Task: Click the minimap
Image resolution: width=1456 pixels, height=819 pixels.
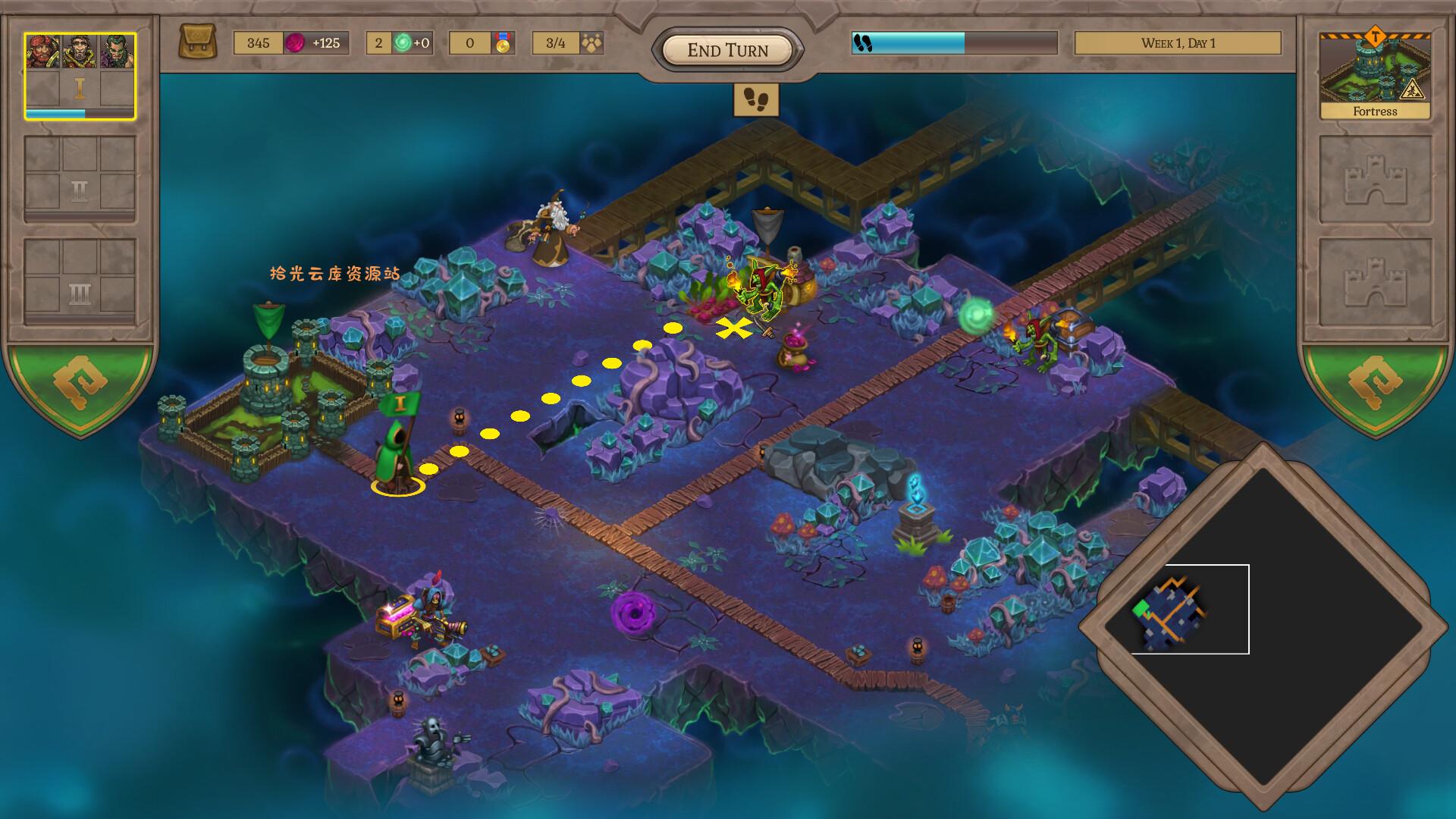Action: point(1263,626)
